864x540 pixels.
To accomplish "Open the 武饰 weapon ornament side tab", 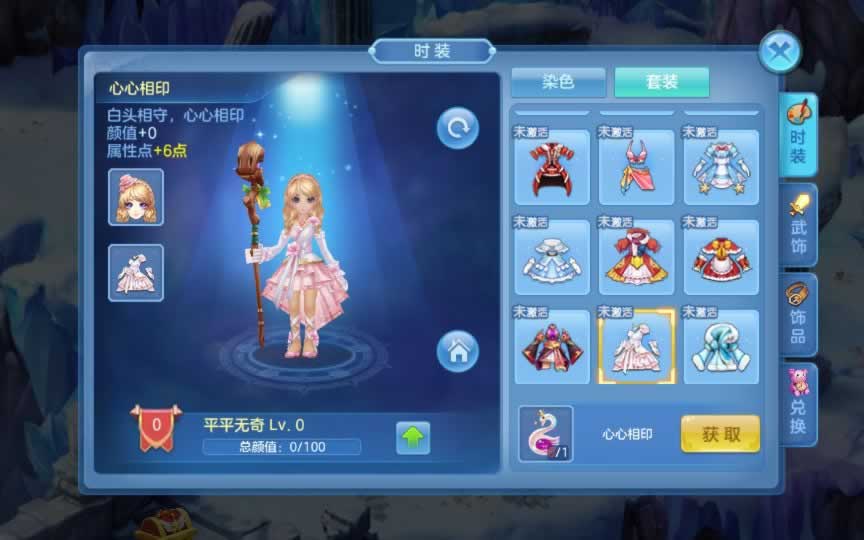I will tap(798, 225).
